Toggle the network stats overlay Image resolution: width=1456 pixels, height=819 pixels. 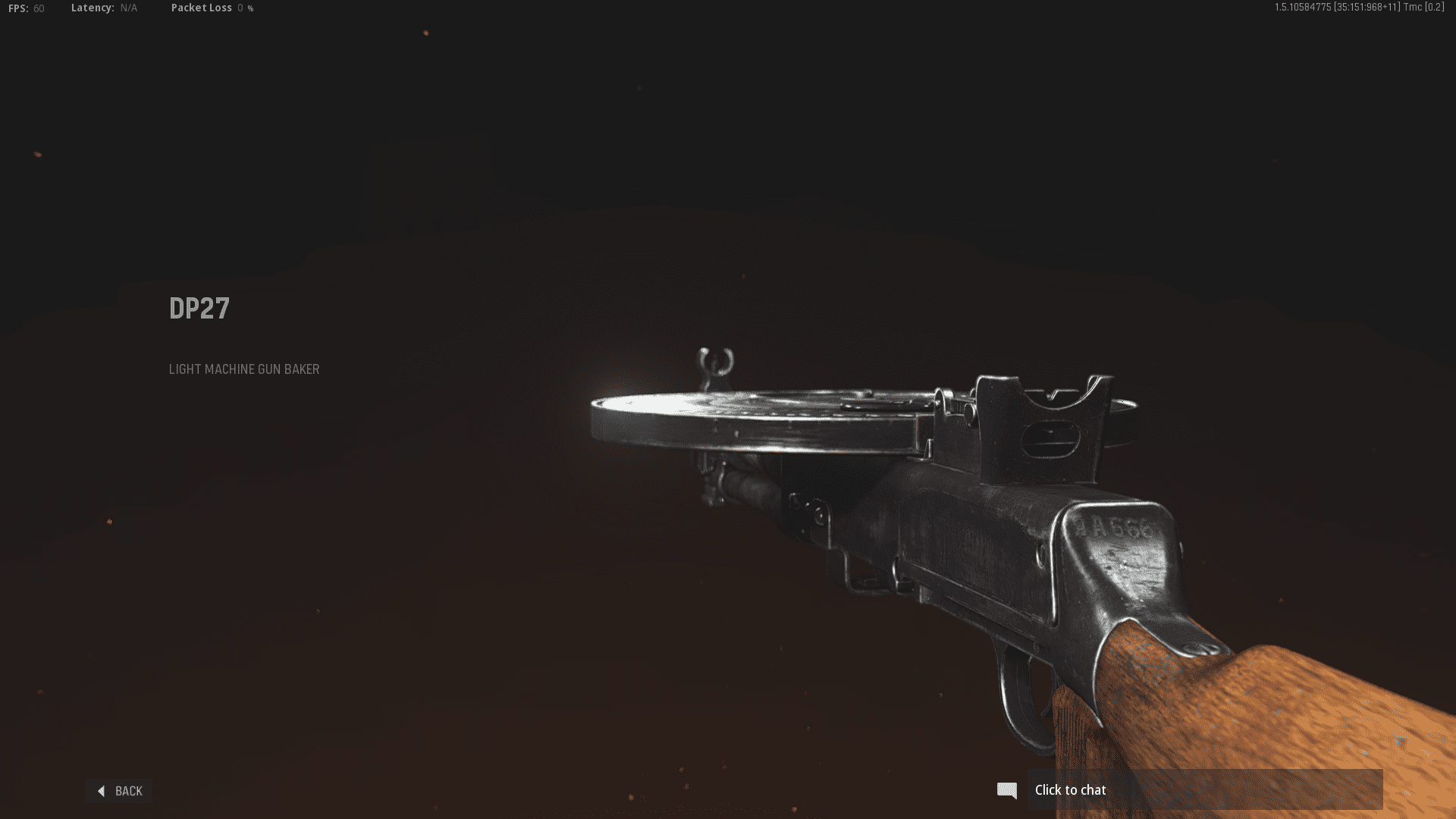pyautogui.click(x=201, y=8)
